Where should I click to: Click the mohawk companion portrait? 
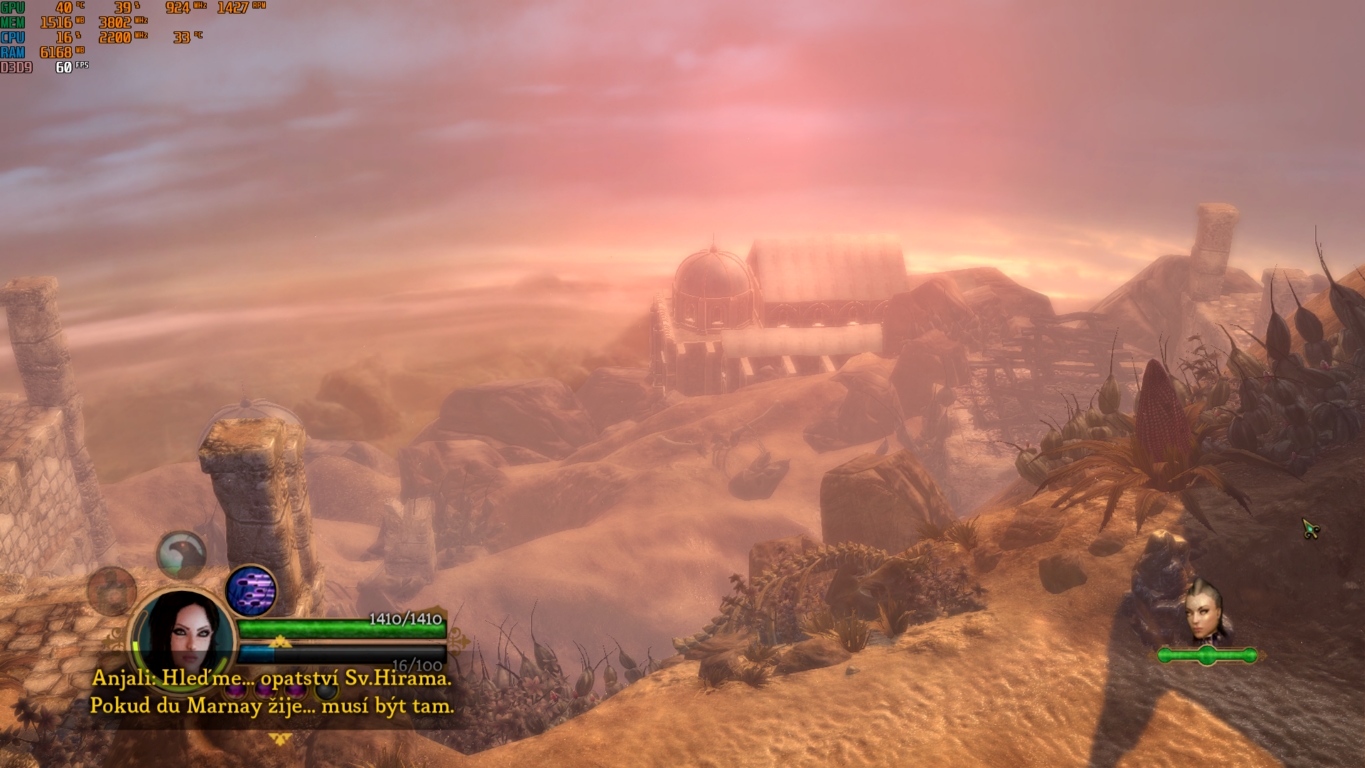[x=1205, y=610]
